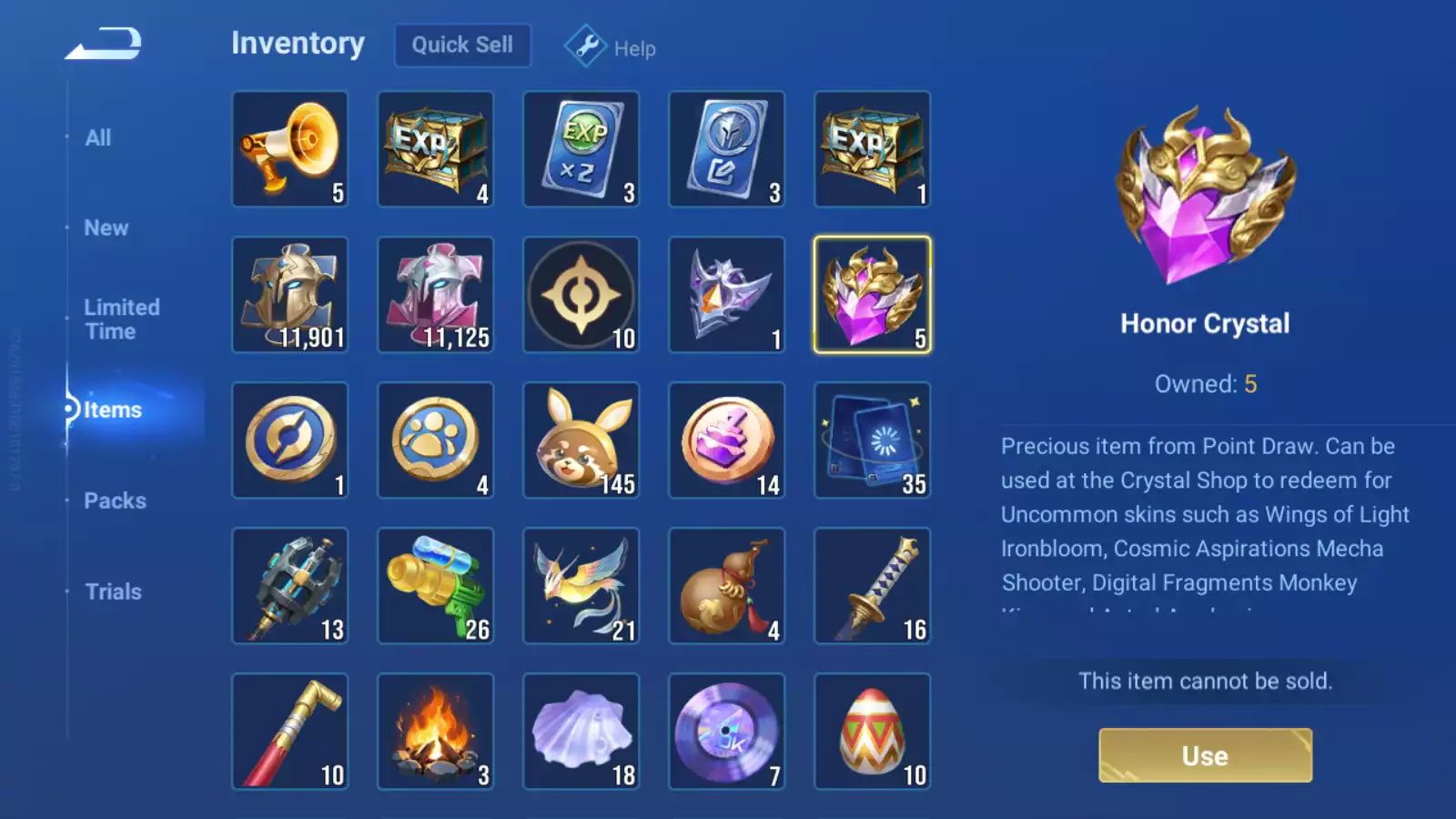Select the red panda item slot
This screenshot has height=819, width=1456.
581,440
